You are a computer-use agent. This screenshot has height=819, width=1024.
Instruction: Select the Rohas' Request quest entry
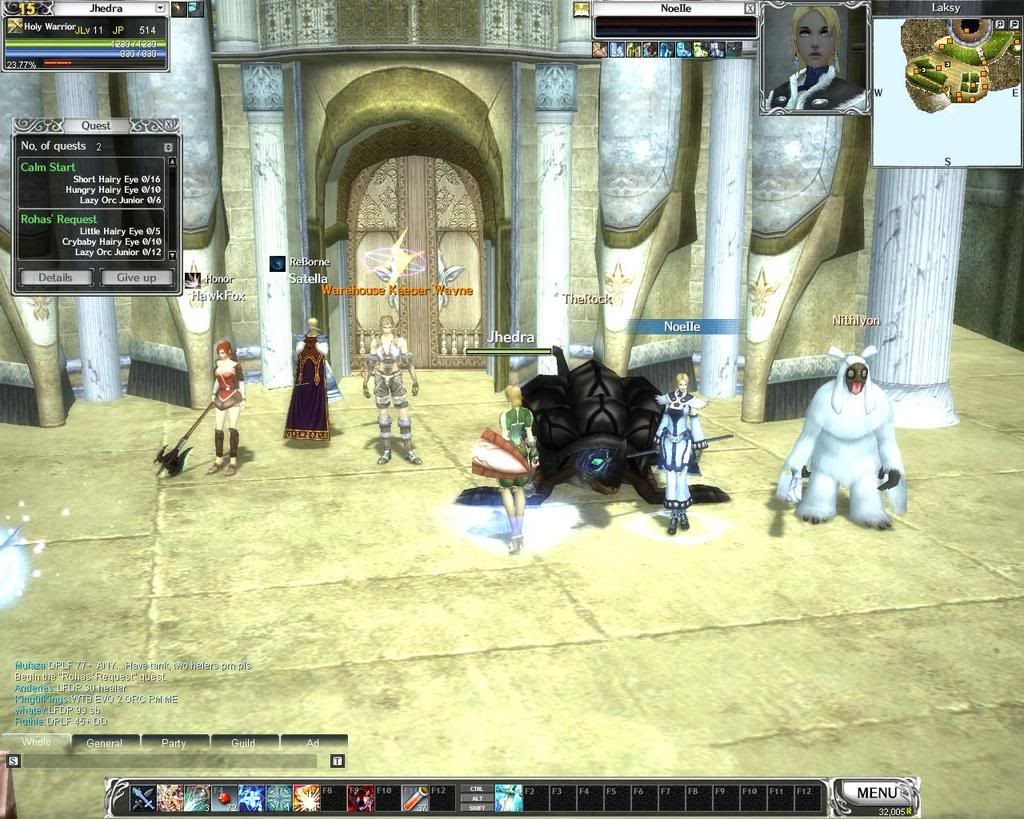pos(59,219)
